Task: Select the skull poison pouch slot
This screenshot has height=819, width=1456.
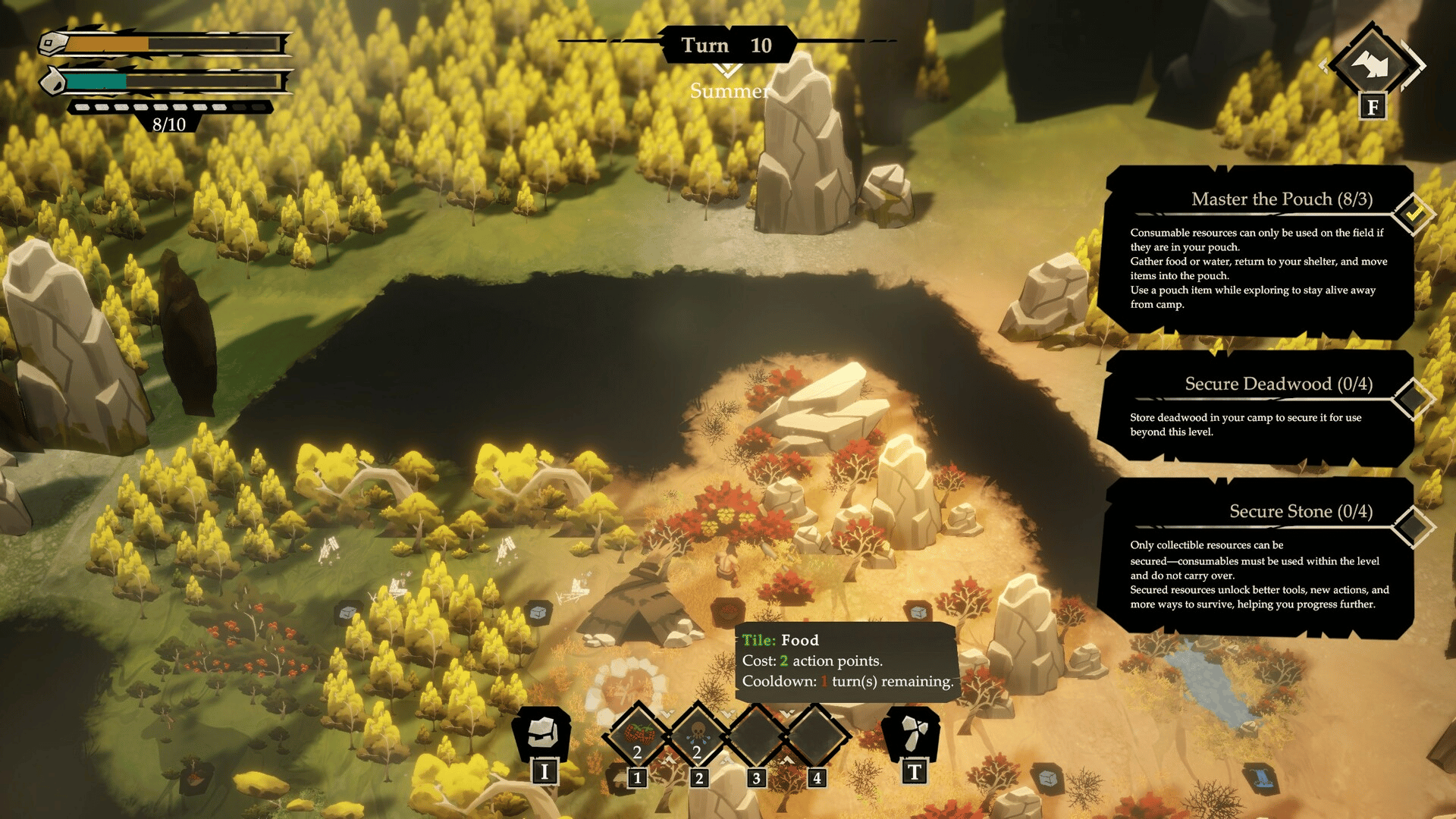Action: coord(698,735)
